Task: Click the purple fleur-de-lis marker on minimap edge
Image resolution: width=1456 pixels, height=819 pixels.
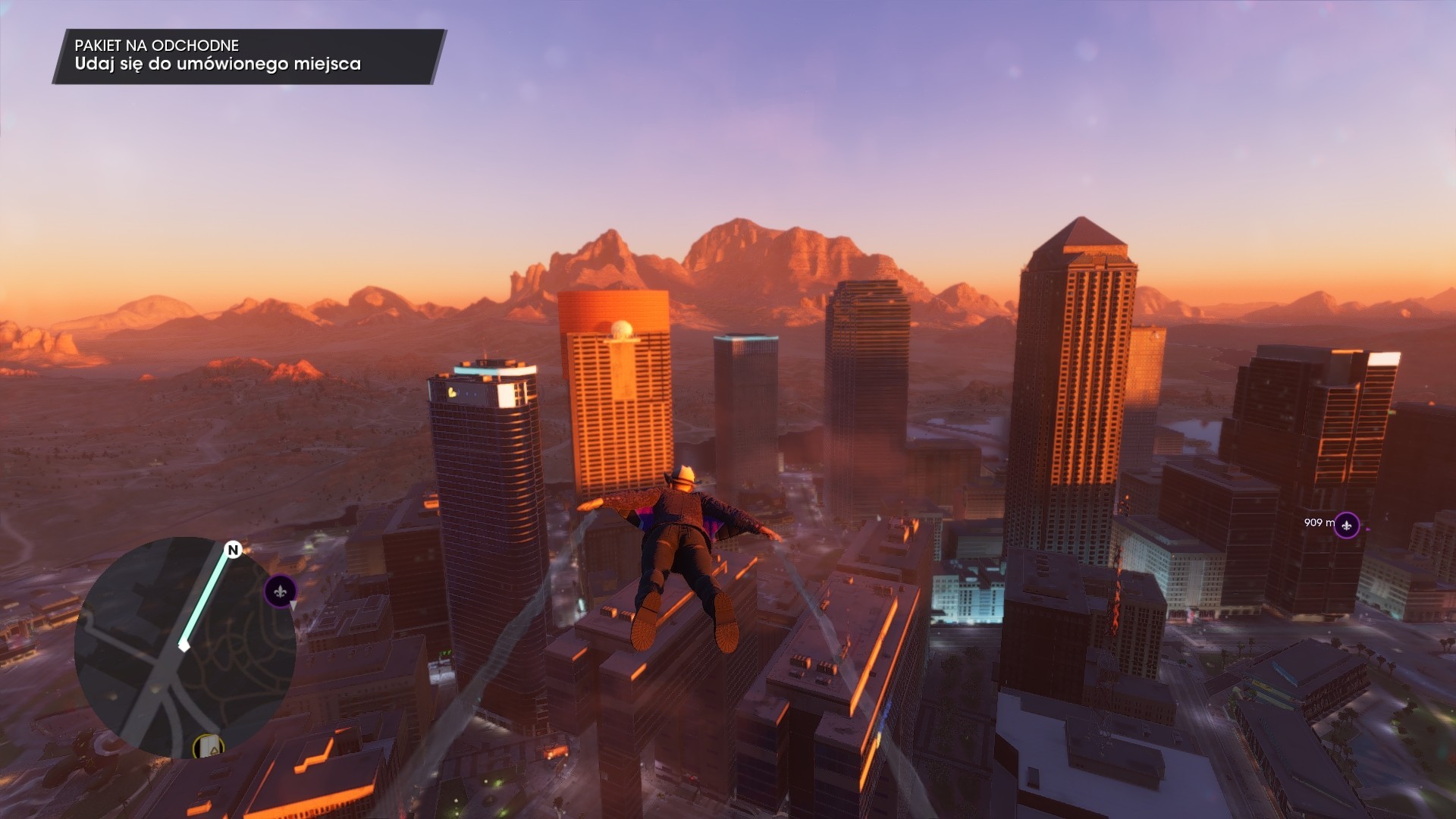Action: [280, 591]
